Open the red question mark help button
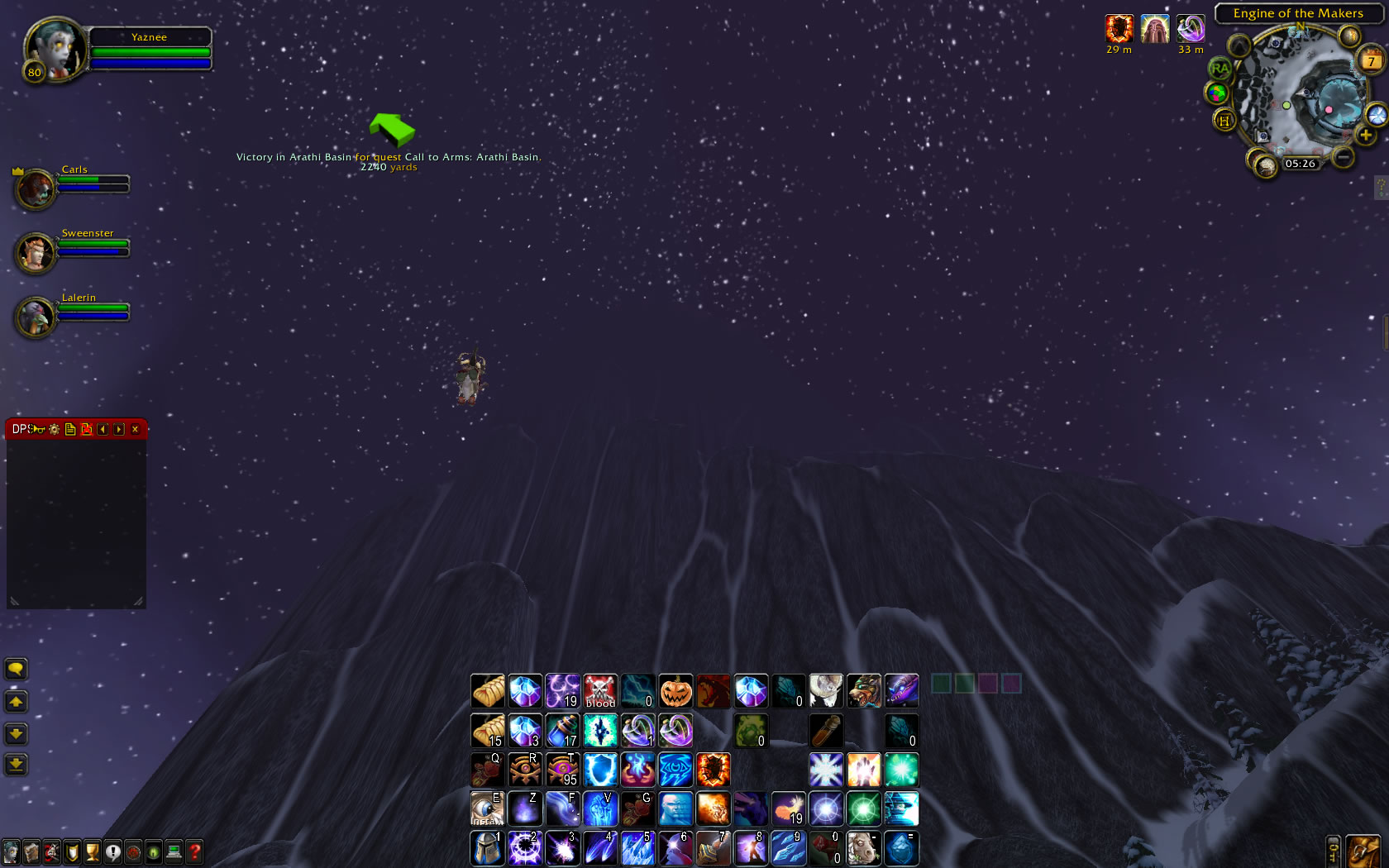1389x868 pixels. click(x=194, y=851)
